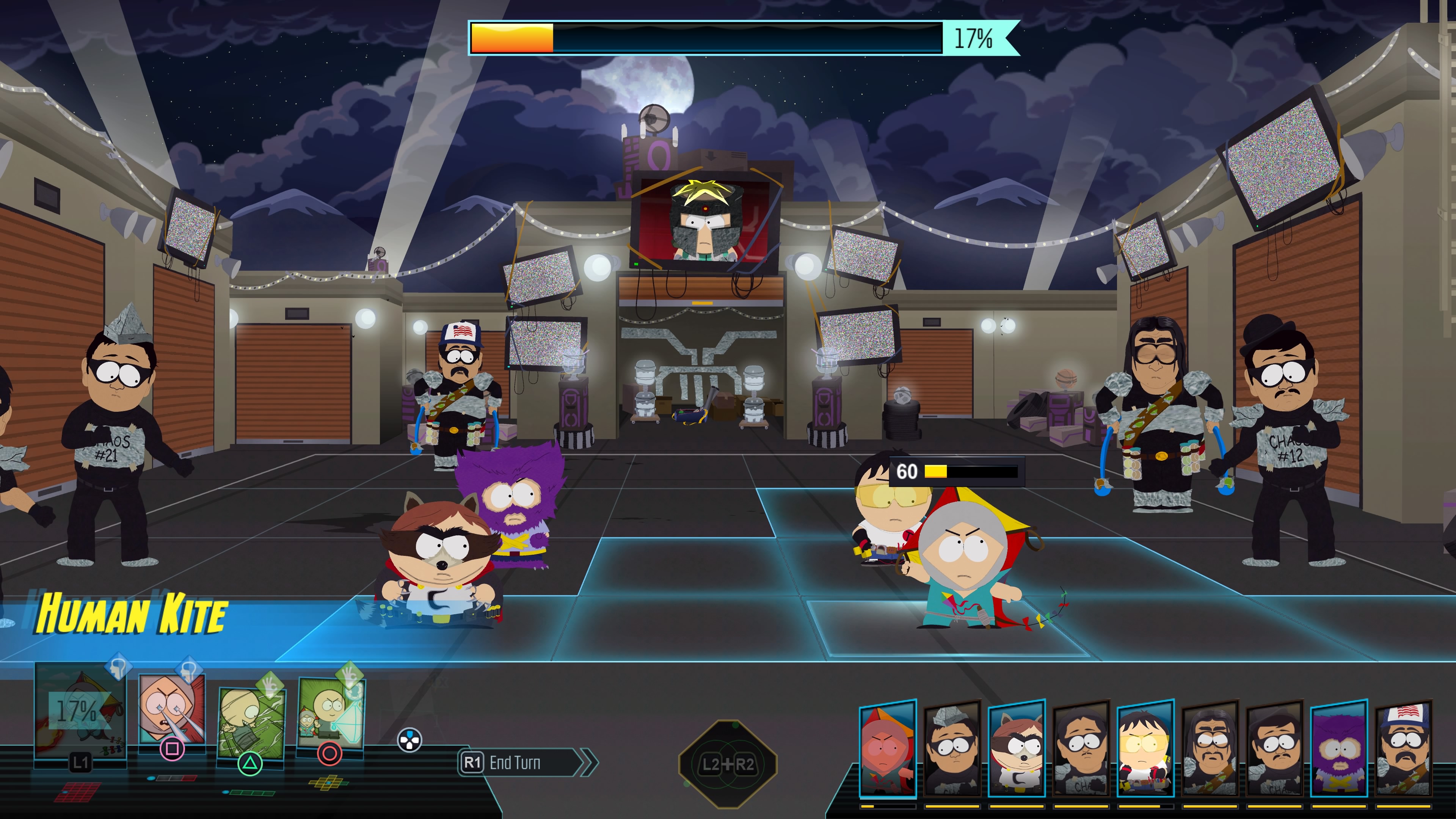1456x819 pixels.
Task: Choose the green wind gust ability card
Action: 250,723
